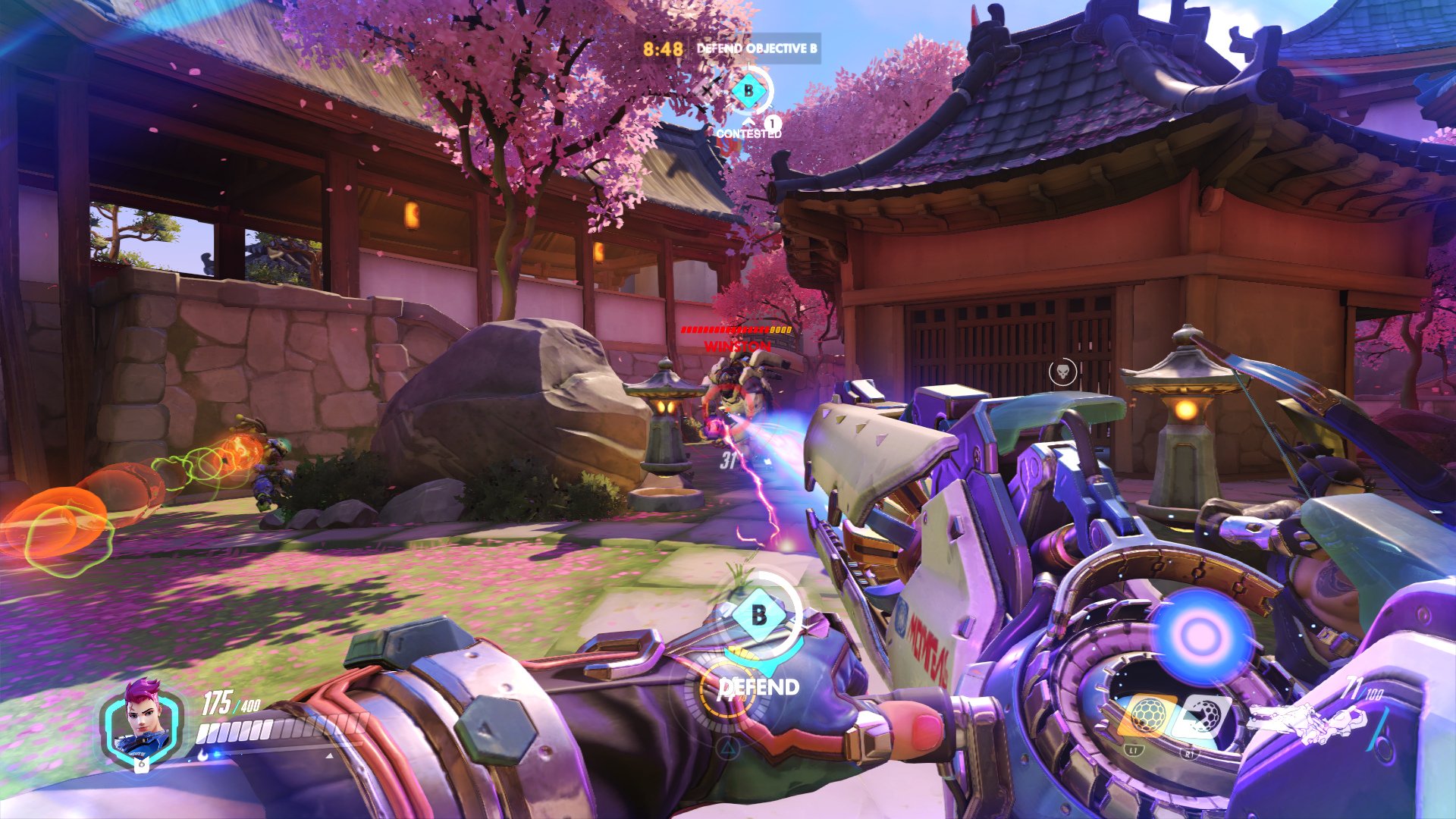
Task: Expand the on-fire meter arrow near health bar
Action: pos(328,756)
